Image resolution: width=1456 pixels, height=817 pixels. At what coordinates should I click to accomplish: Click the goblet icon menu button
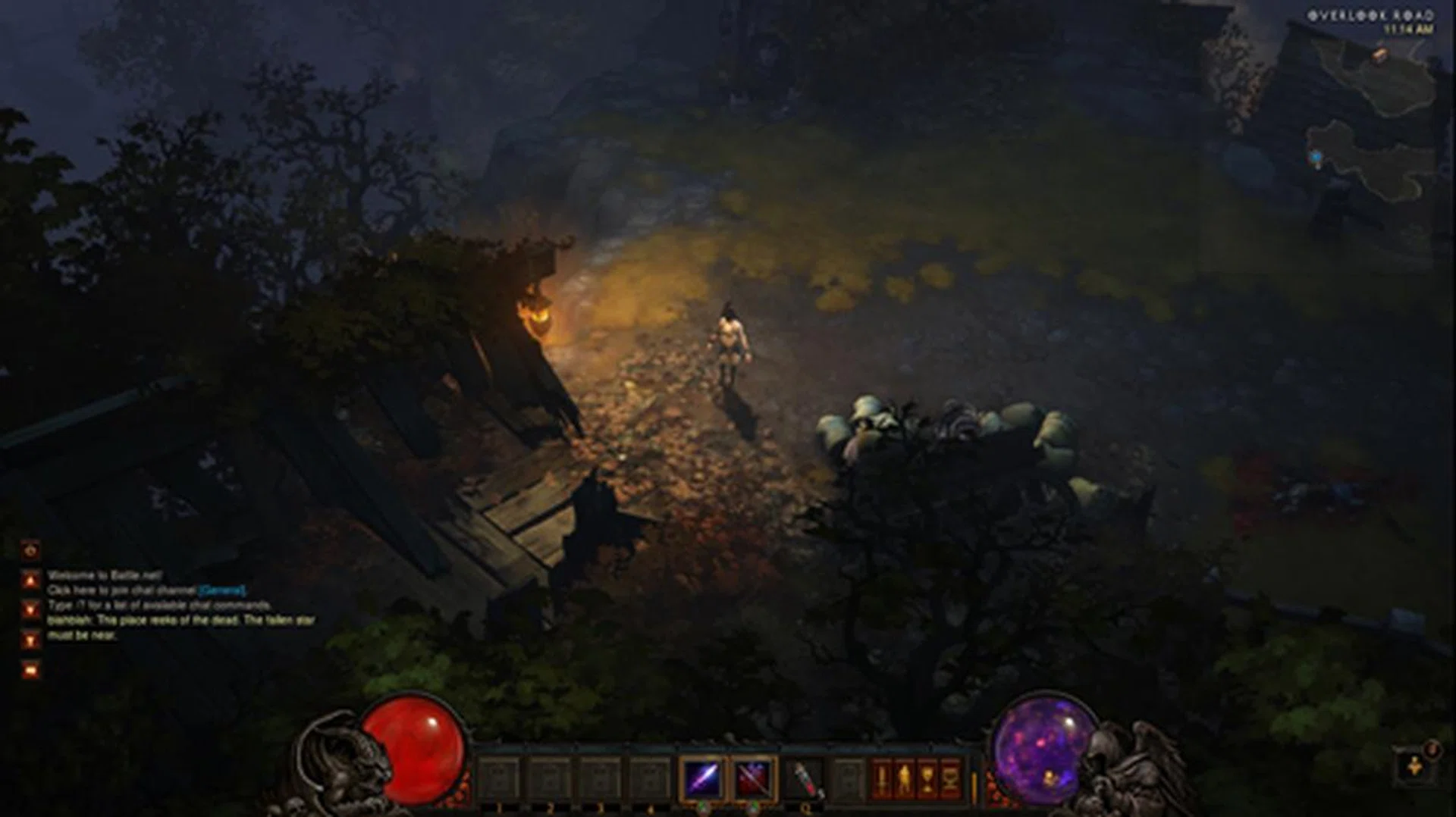click(x=927, y=778)
